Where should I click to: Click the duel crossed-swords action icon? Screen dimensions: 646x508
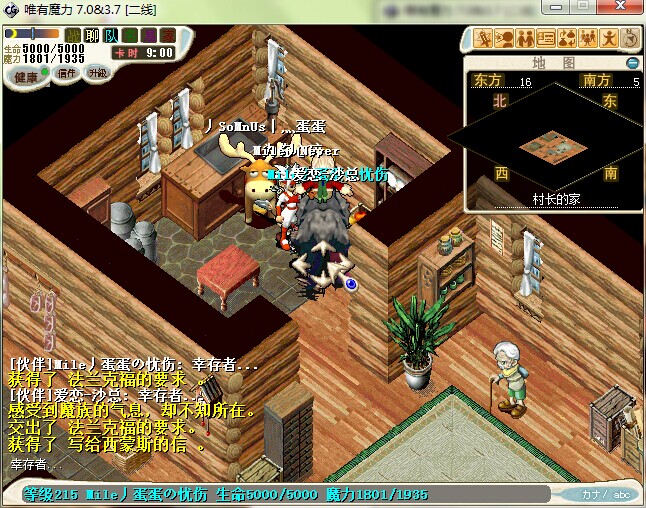[484, 40]
